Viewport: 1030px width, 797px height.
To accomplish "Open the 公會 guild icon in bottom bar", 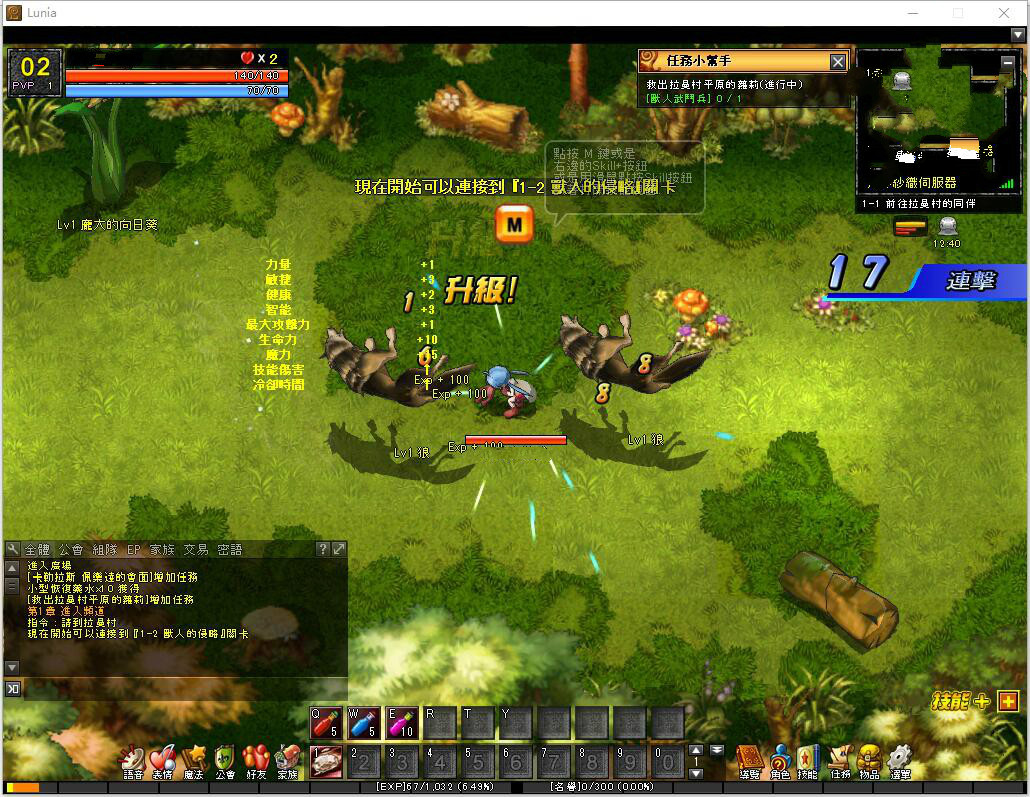I will [225, 760].
